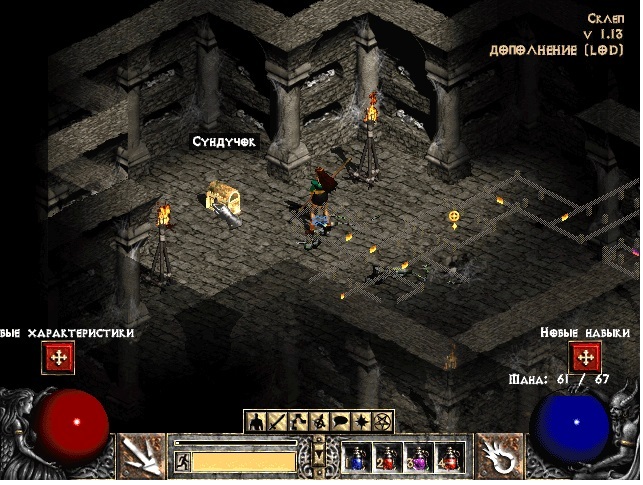Viewport: 643px width, 485px height.
Task: Open the skill tree icon
Action: click(x=298, y=421)
